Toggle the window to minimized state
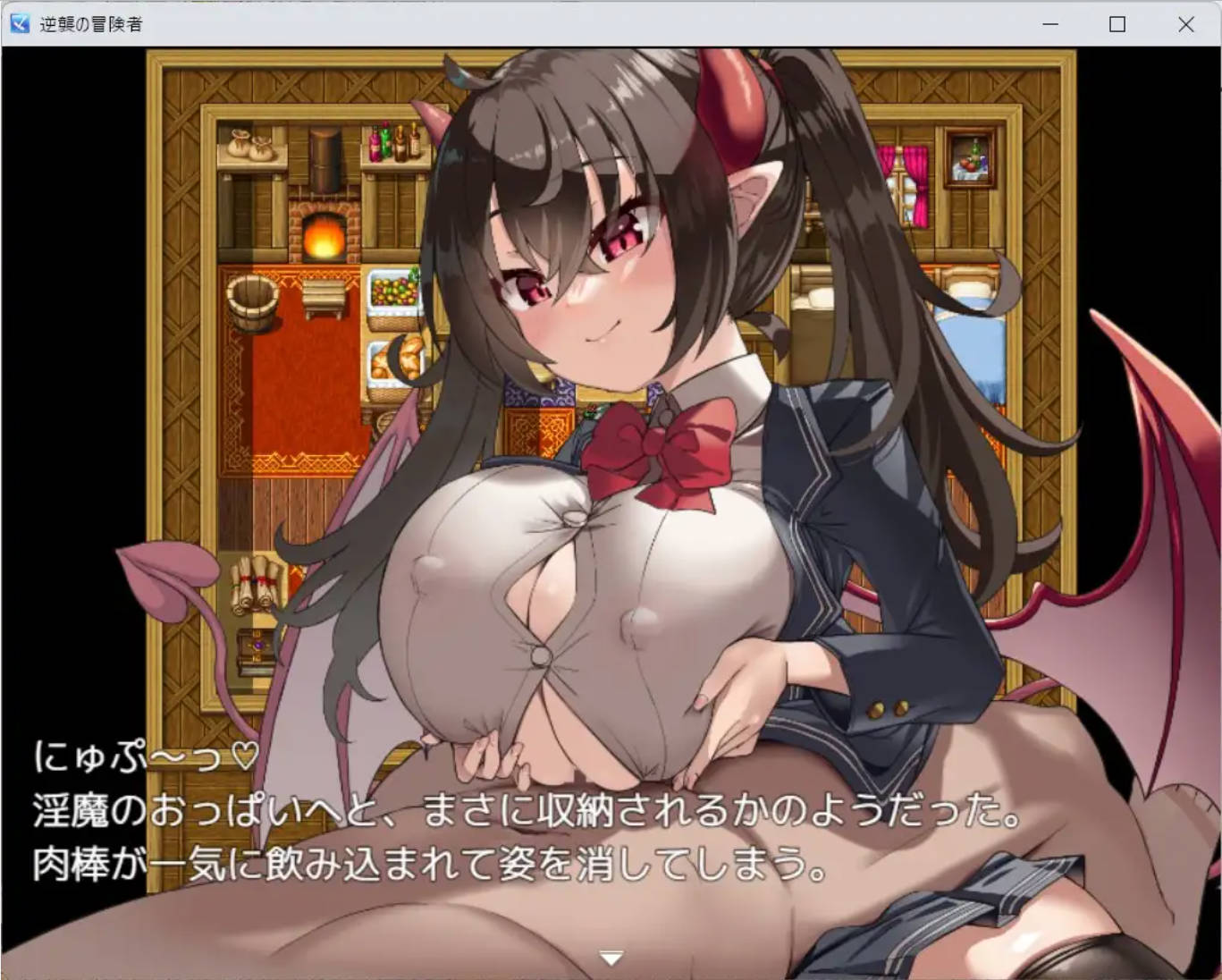 (x=1050, y=24)
